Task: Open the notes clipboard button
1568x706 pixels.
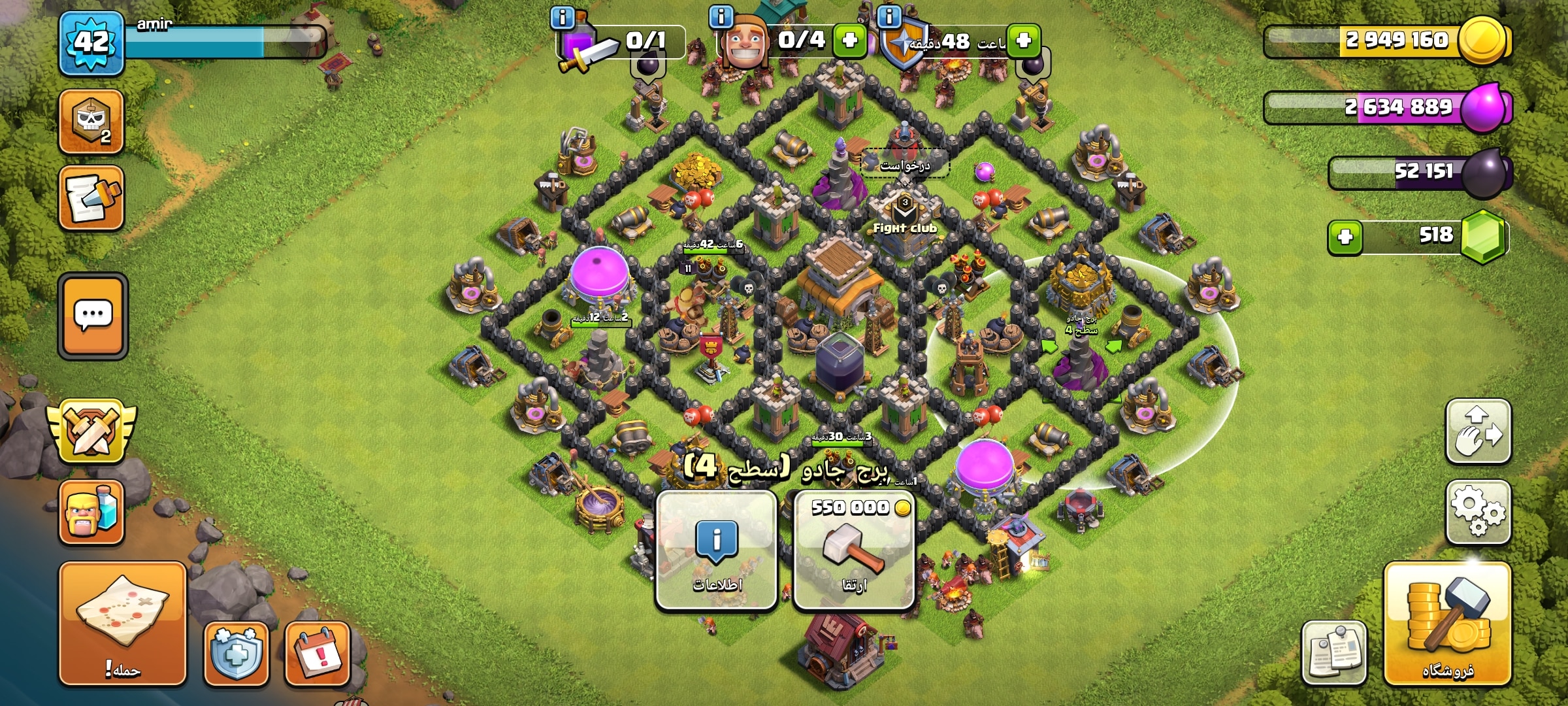Action: tap(1333, 652)
